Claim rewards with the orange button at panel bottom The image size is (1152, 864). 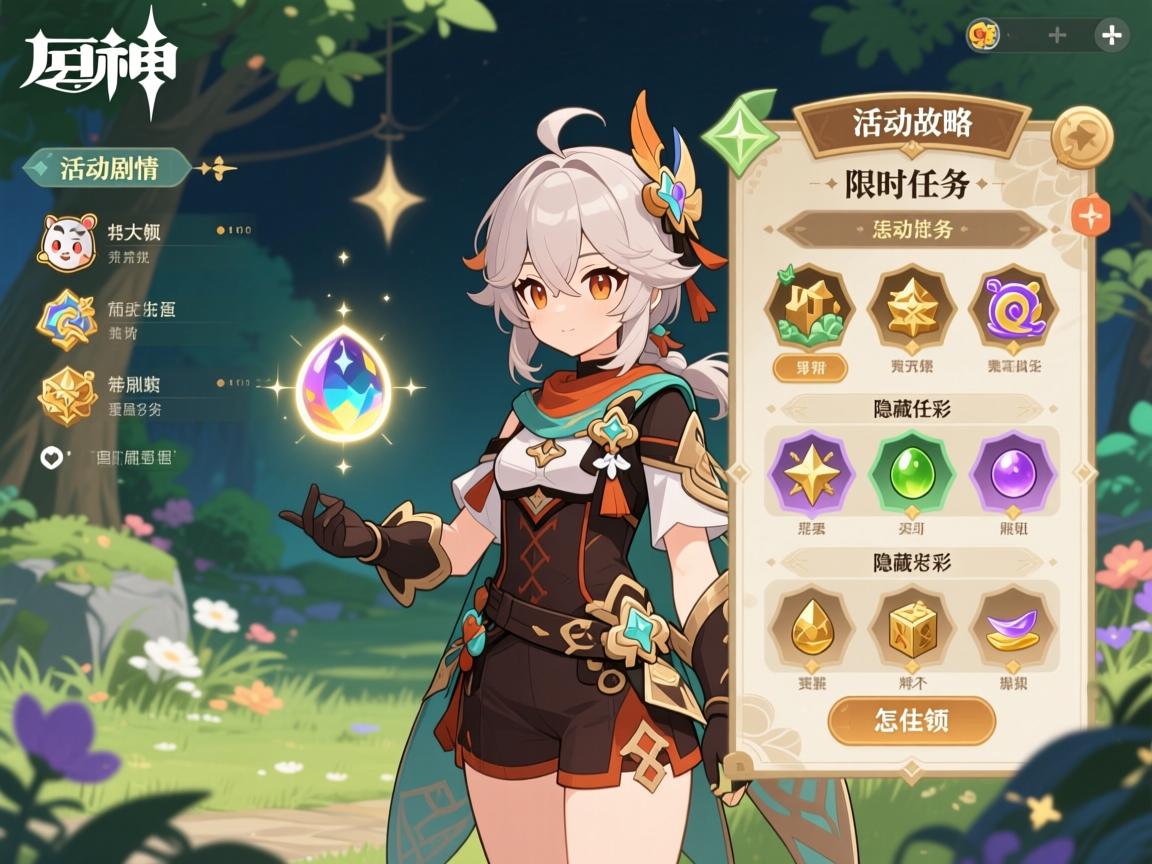pyautogui.click(x=911, y=721)
